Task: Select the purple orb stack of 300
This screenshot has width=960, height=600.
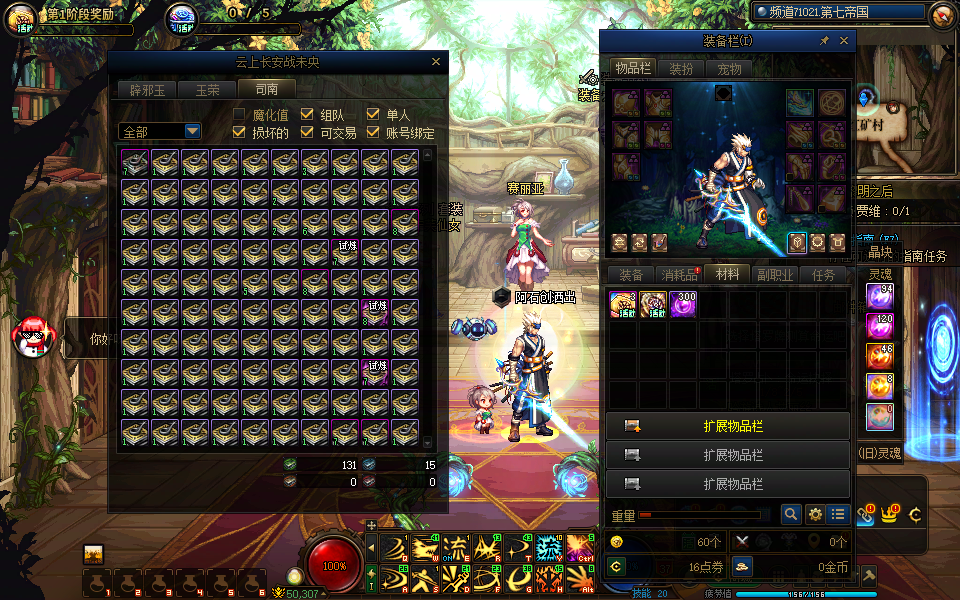Action: click(683, 305)
